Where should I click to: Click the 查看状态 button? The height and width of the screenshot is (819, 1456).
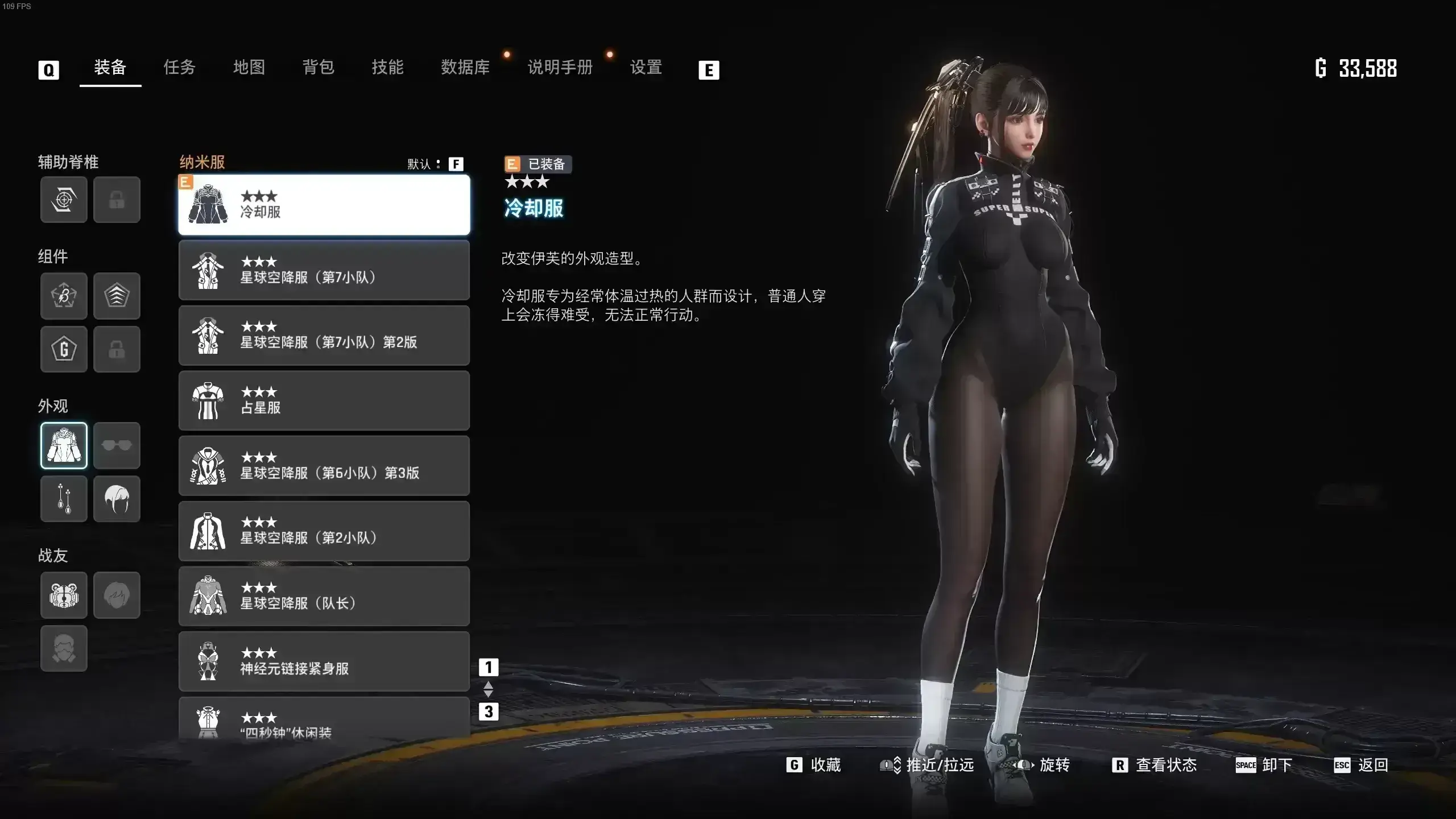[1155, 765]
